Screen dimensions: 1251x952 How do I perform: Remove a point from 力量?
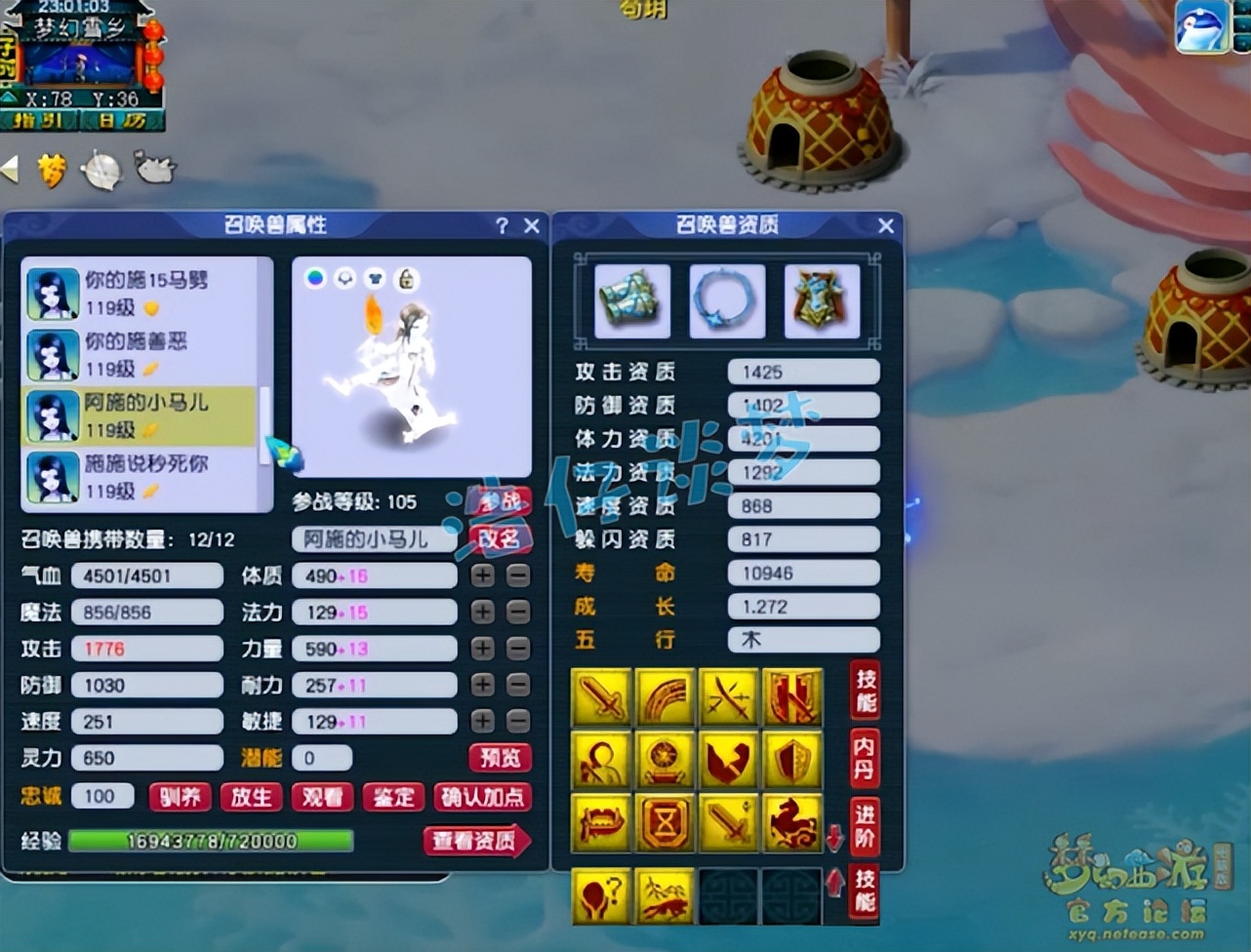click(518, 649)
